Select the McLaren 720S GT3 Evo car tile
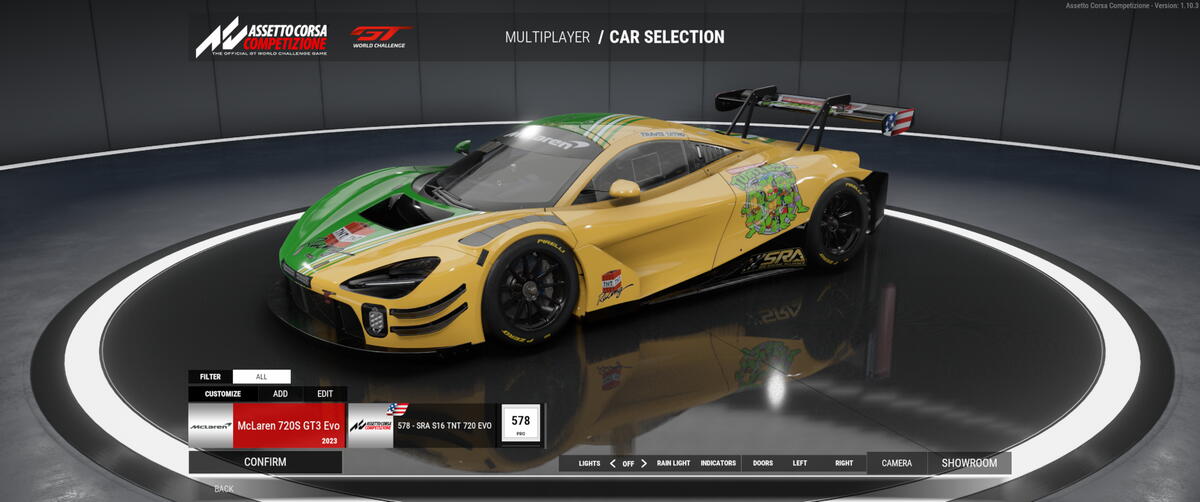Image resolution: width=1200 pixels, height=502 pixels. tap(267, 426)
